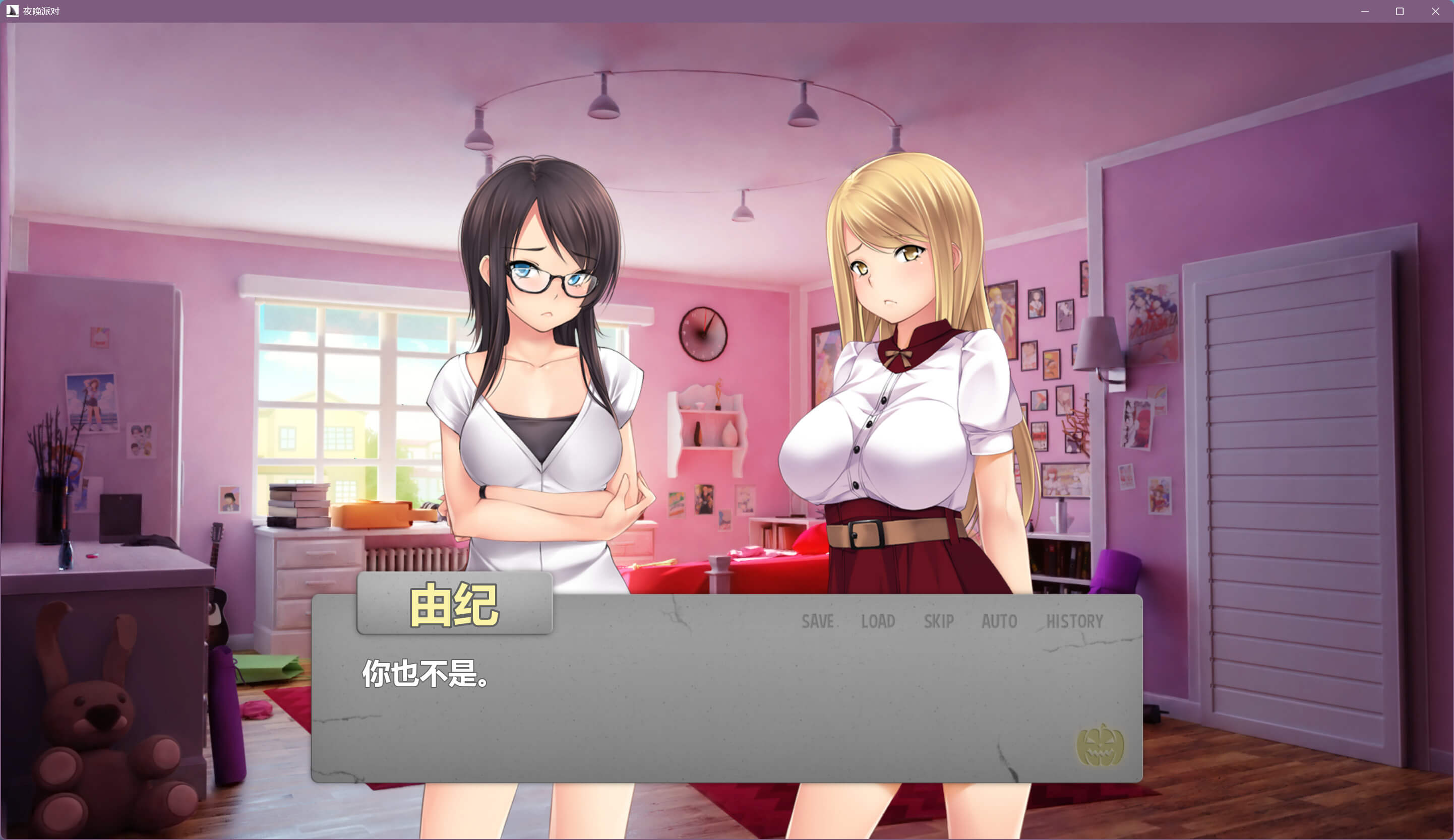Minimize the game window
Viewport: 1454px width, 840px height.
click(1365, 11)
